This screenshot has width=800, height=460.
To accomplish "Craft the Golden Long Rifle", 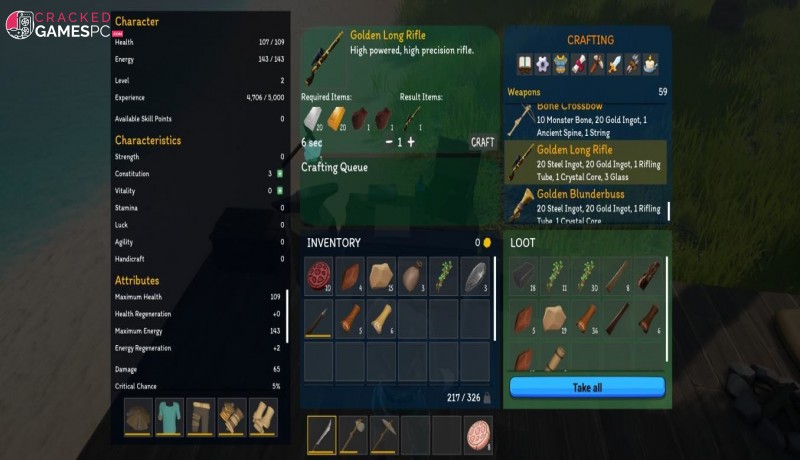I will pos(483,142).
